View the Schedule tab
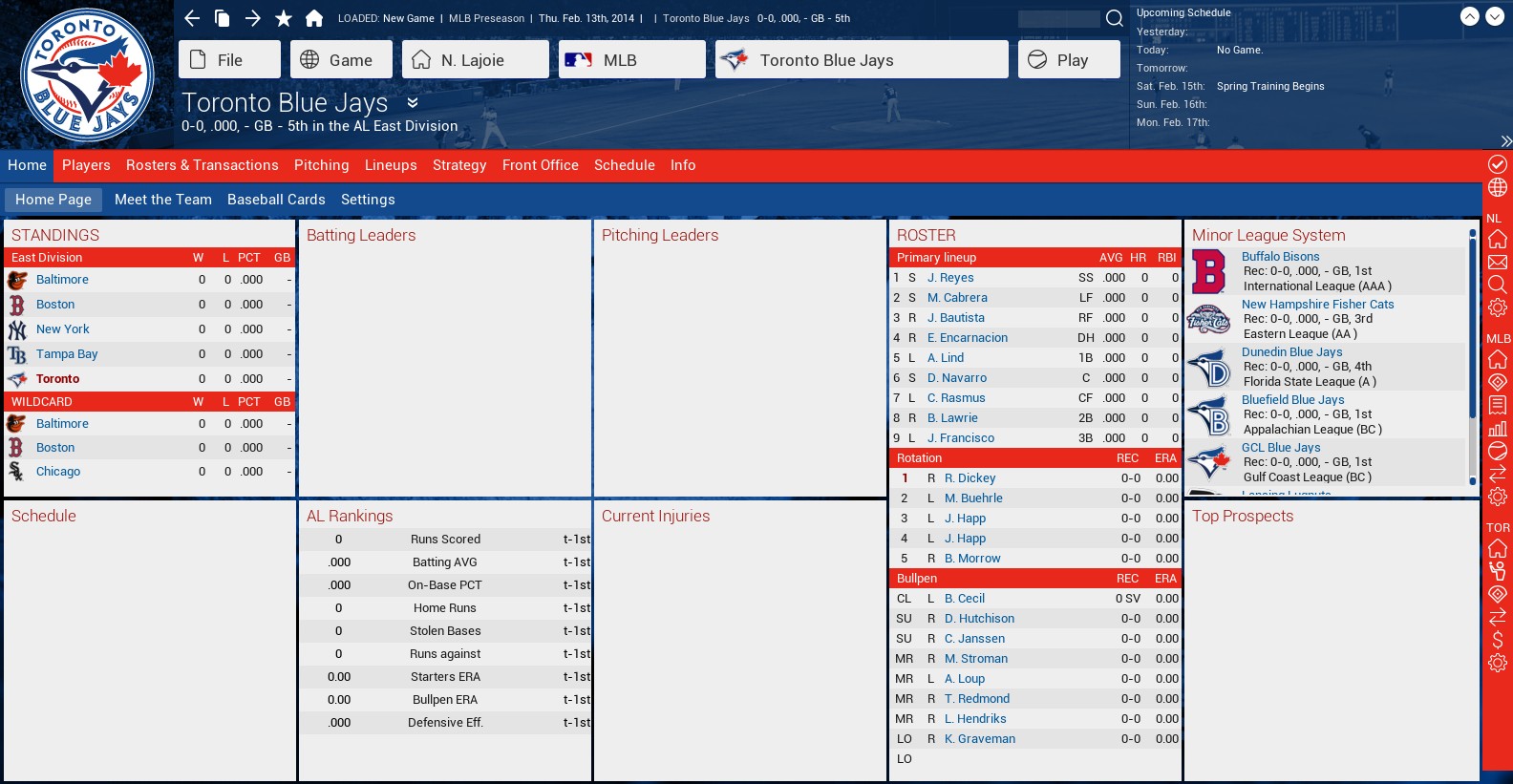Screen dimensions: 1513x784 click(x=624, y=165)
